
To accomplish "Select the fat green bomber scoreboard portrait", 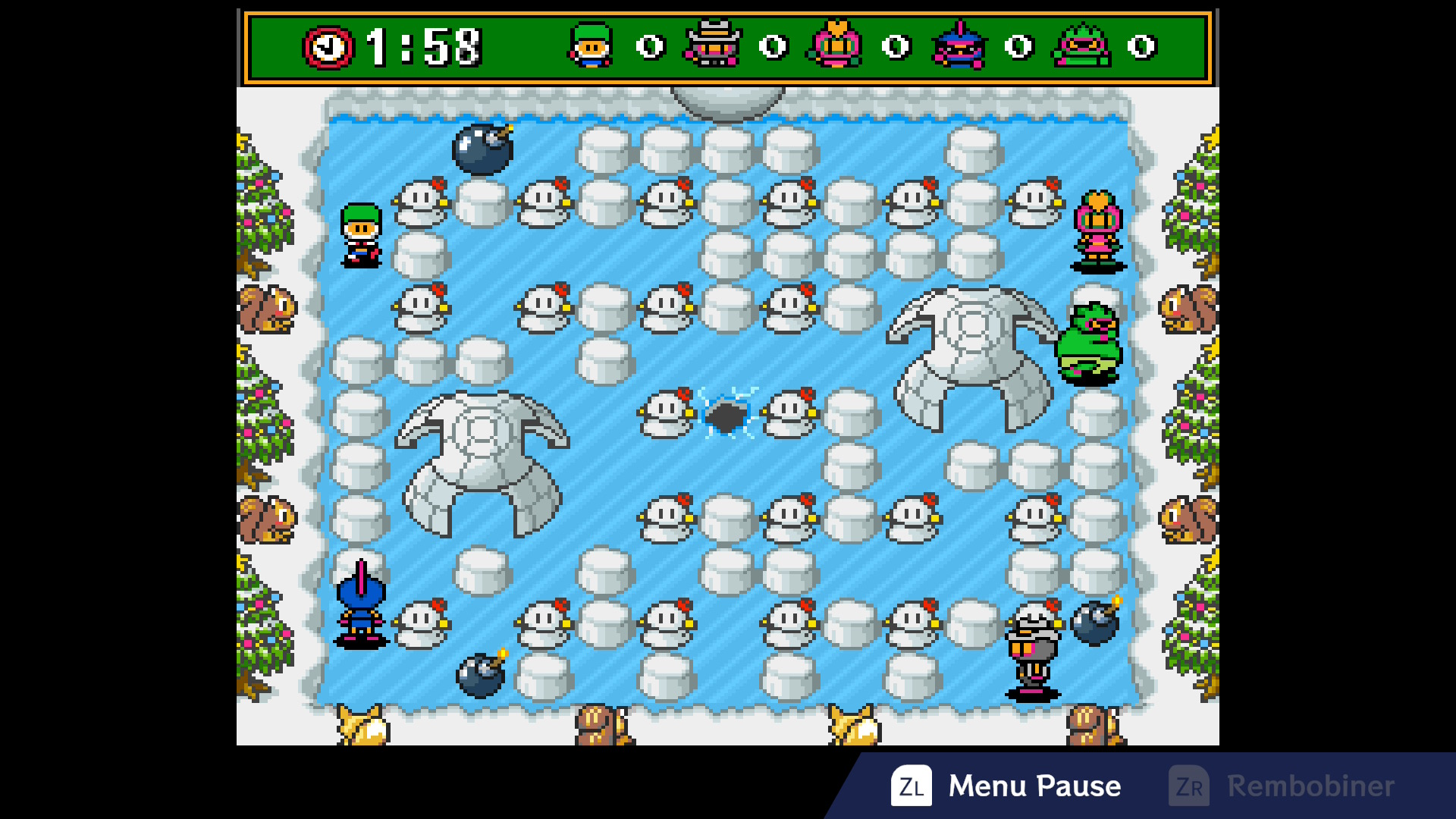I will pos(1082,45).
